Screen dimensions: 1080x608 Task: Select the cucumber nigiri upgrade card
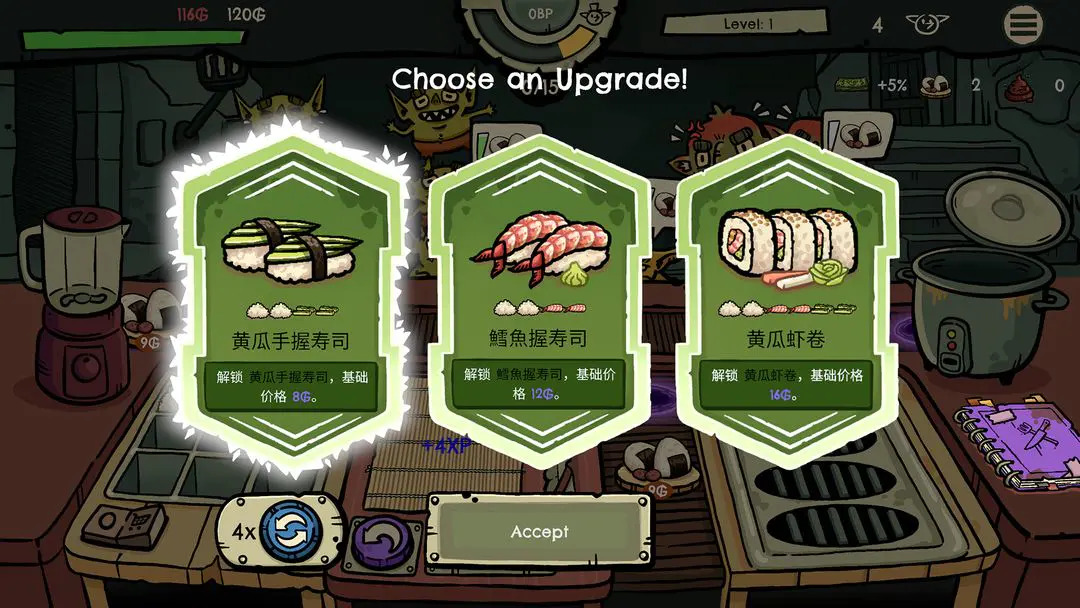pyautogui.click(x=290, y=300)
